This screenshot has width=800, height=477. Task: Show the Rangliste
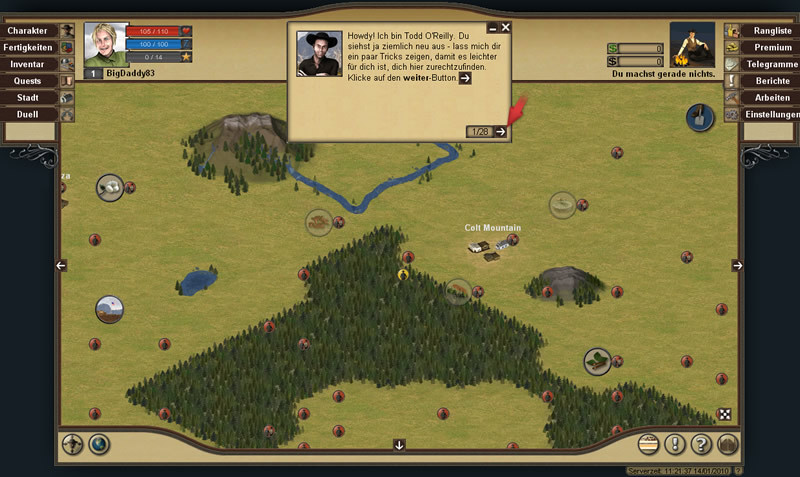773,31
